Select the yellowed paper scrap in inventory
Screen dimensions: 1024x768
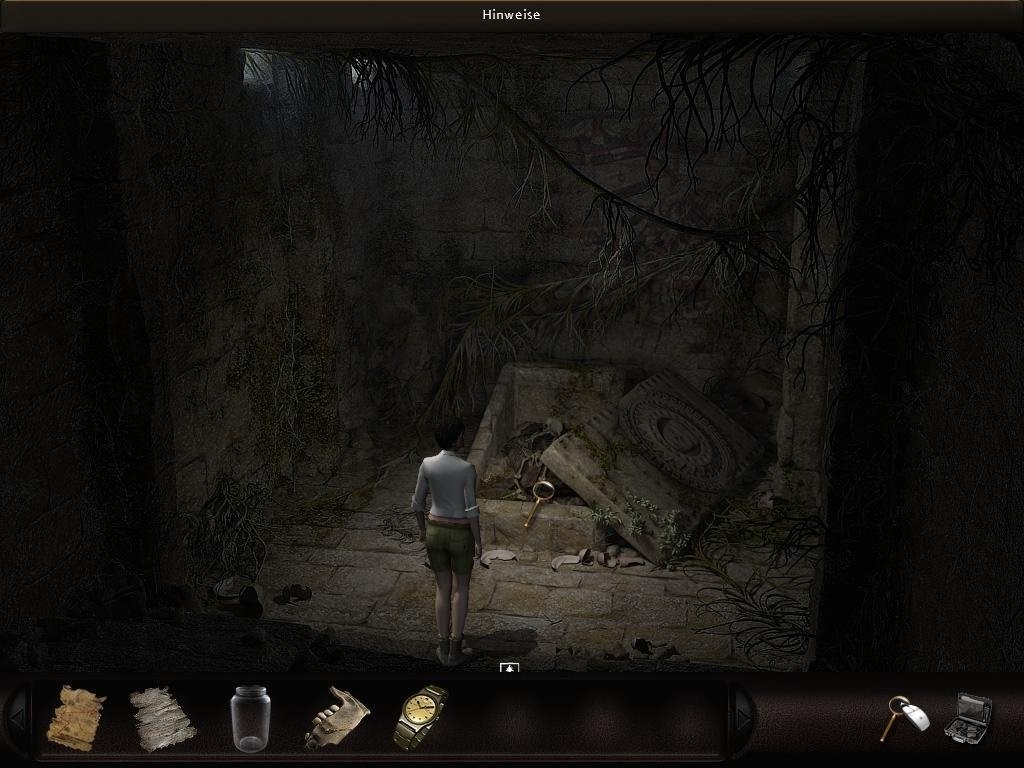click(x=76, y=717)
